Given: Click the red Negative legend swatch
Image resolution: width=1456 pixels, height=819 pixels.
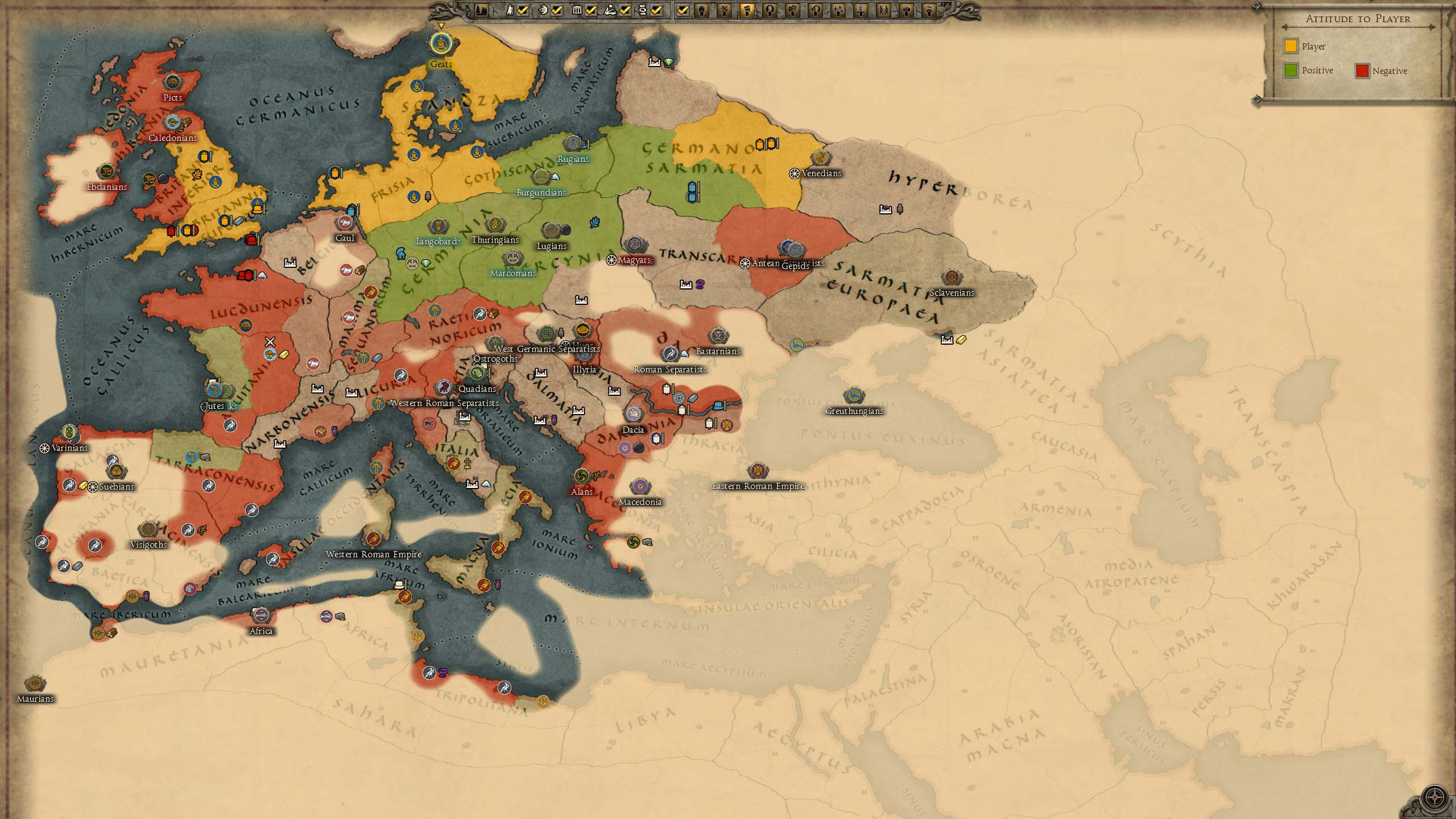Looking at the screenshot, I should pos(1362,71).
